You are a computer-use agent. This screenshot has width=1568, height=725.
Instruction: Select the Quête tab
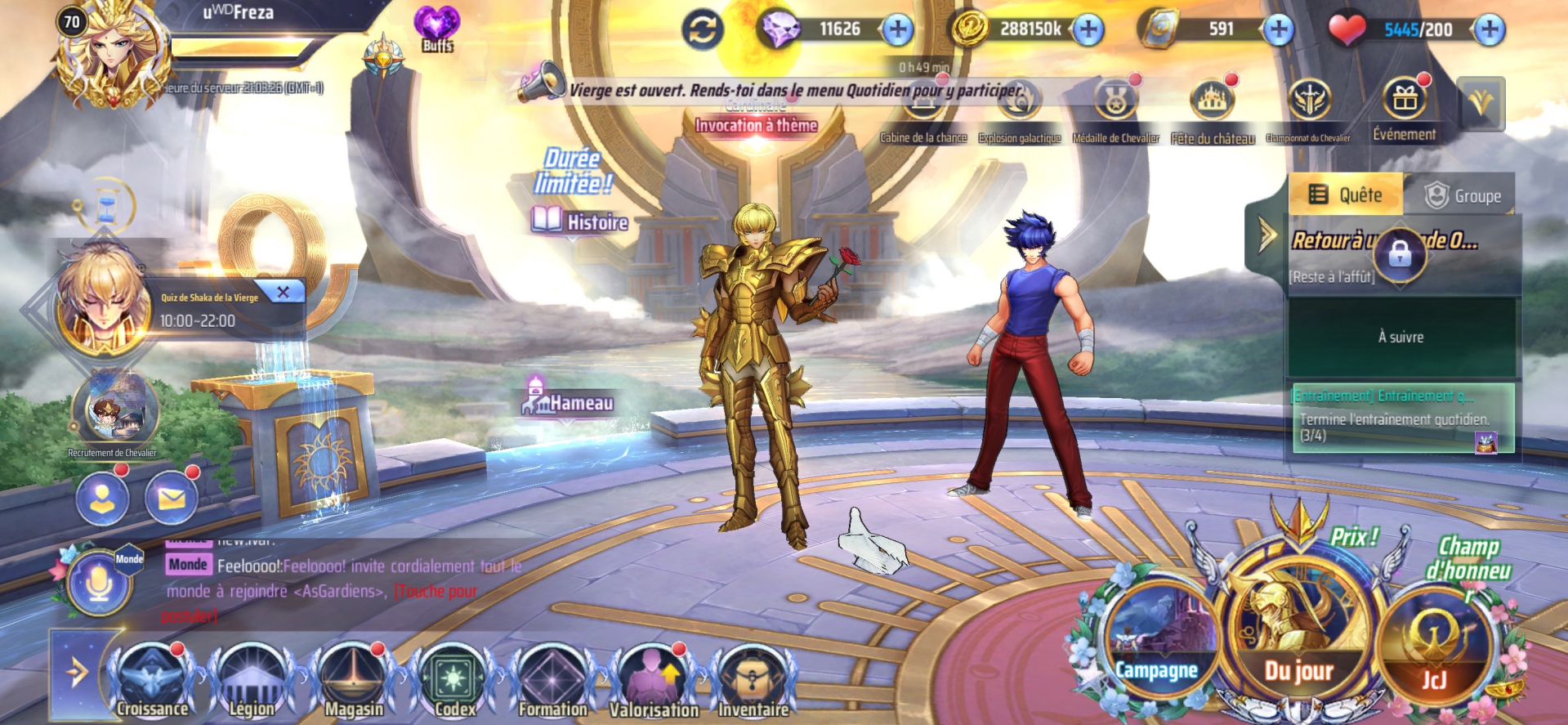1347,195
